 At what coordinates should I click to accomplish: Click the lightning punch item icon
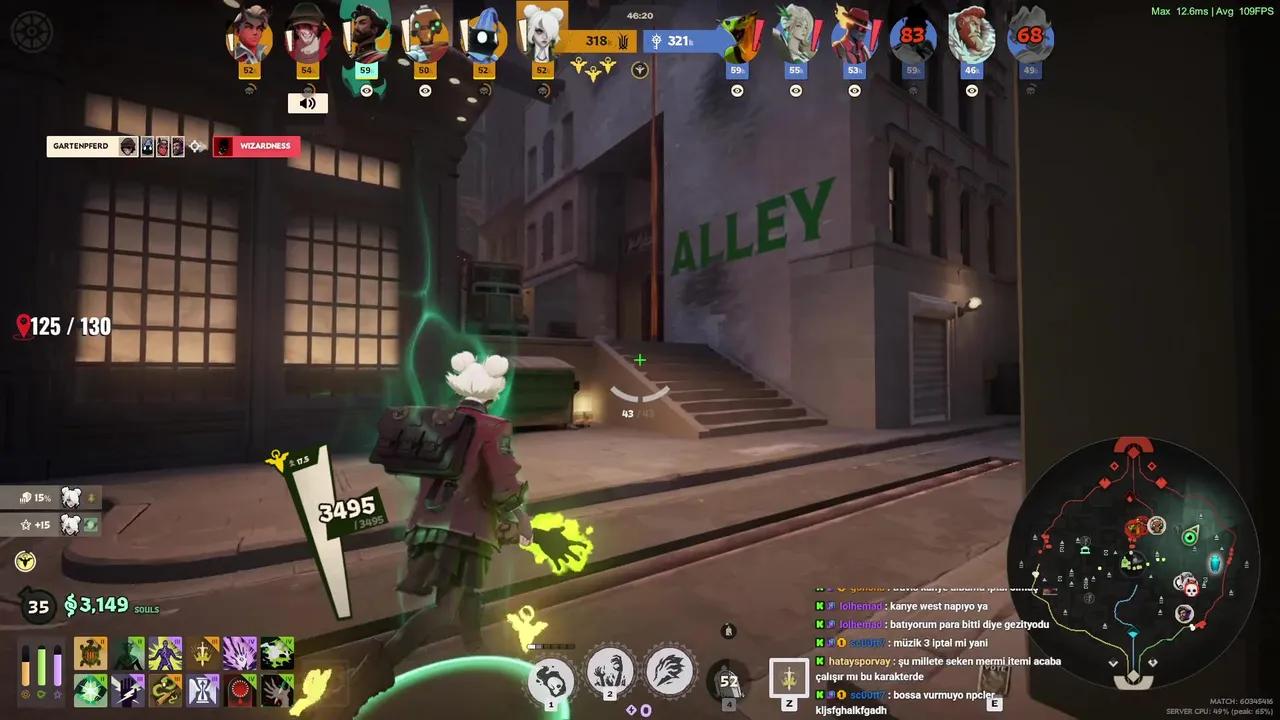point(127,689)
